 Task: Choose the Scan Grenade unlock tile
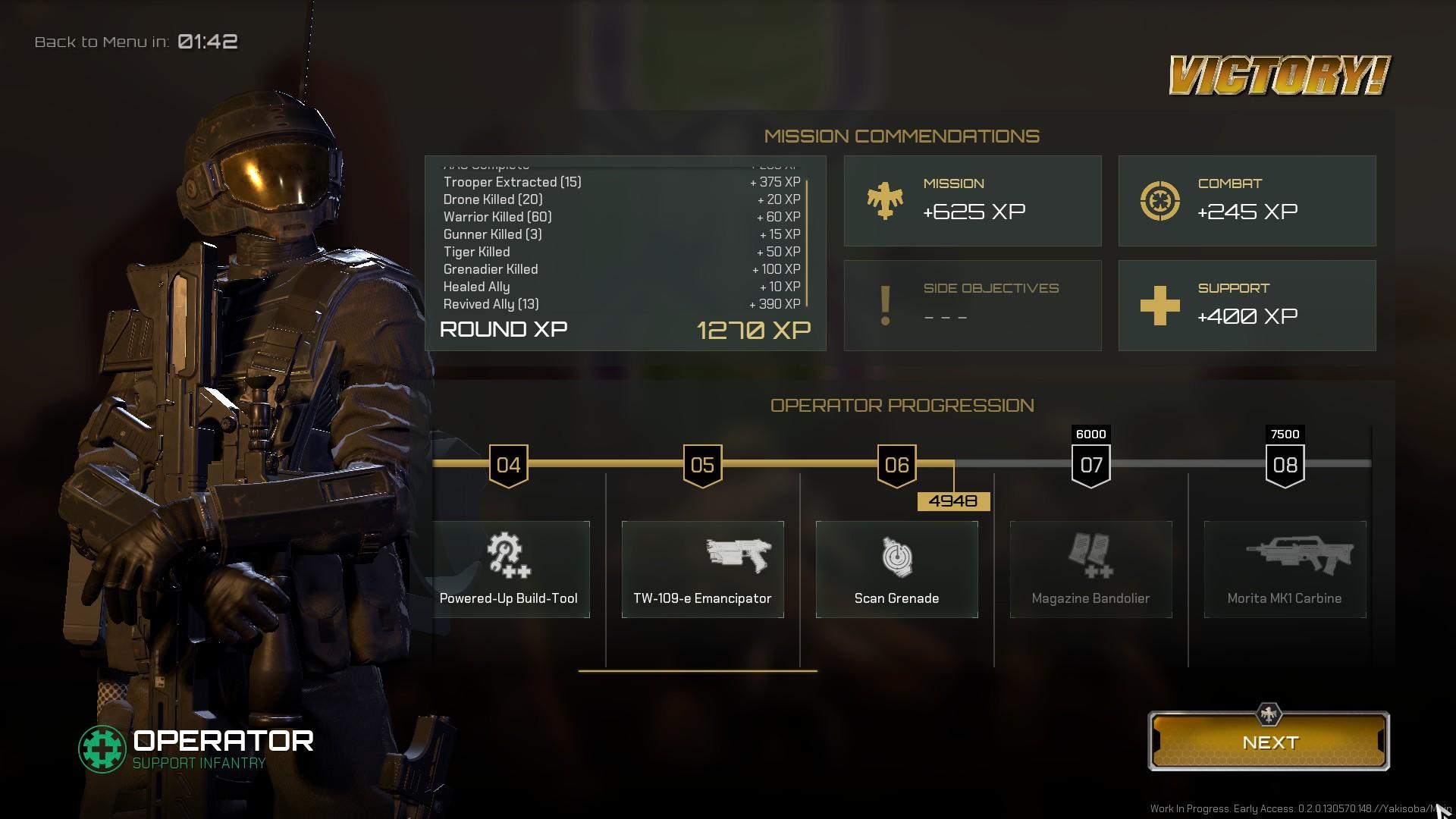click(896, 569)
